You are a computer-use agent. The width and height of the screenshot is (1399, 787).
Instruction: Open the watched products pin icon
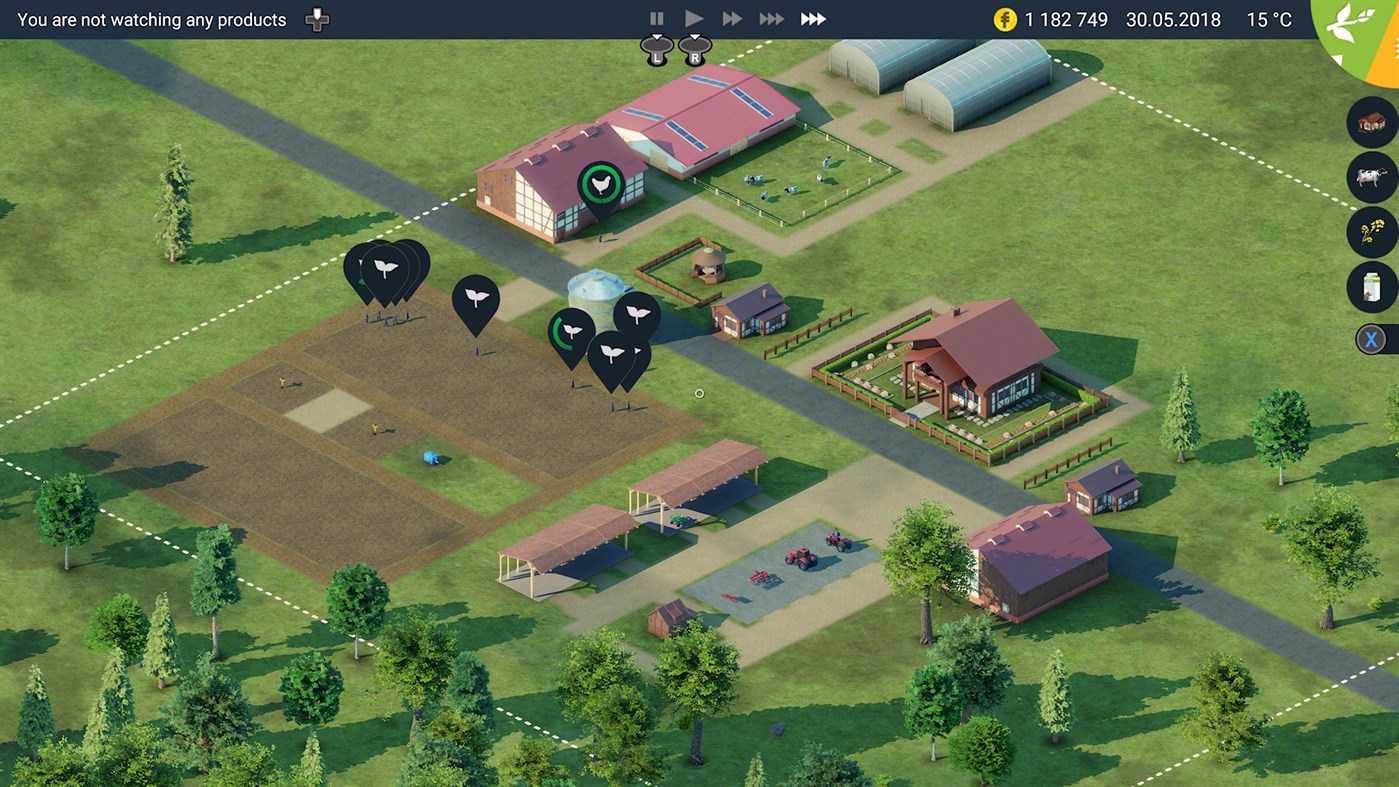point(316,18)
